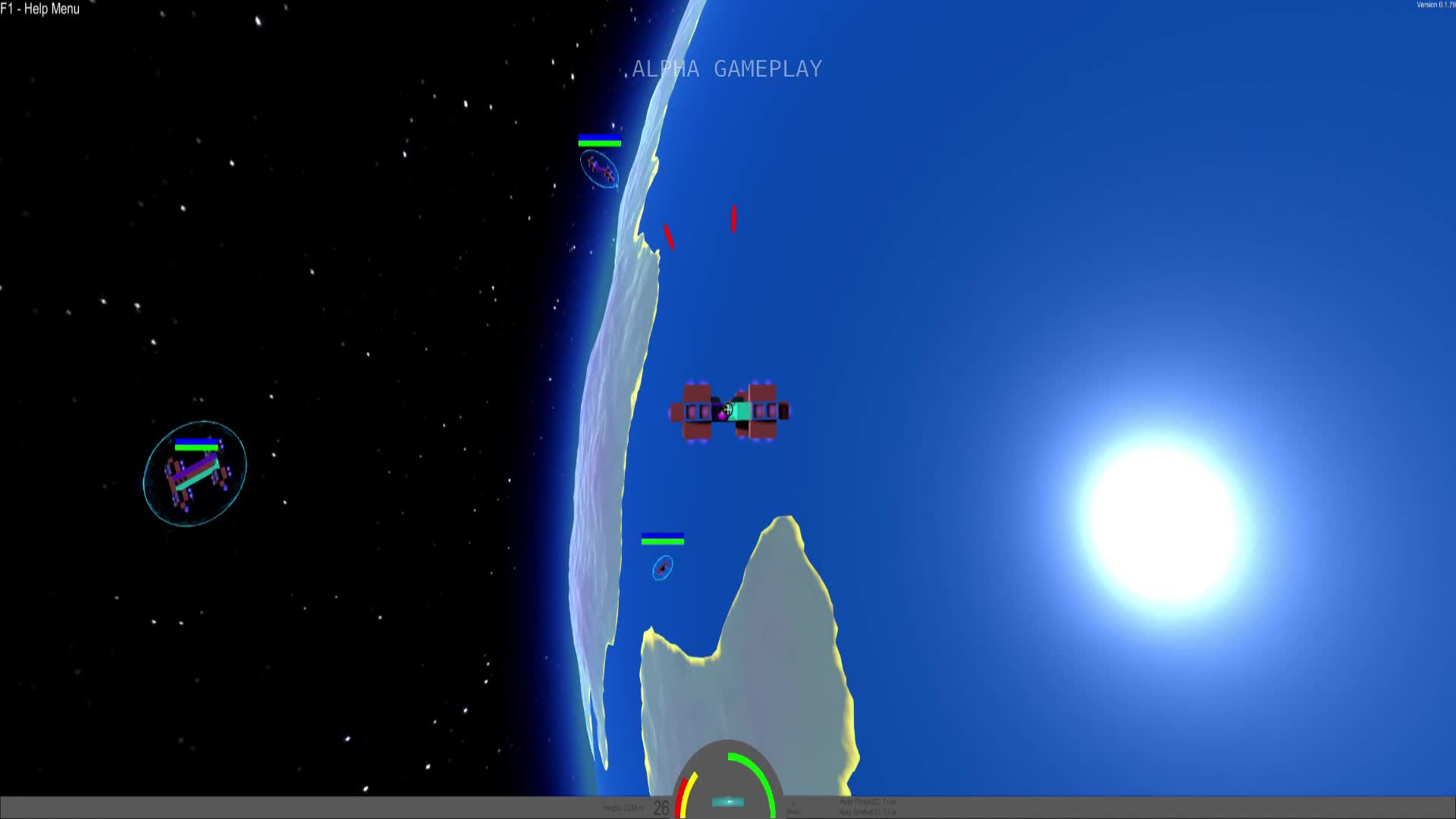Image resolution: width=1456 pixels, height=819 pixels.
Task: Click the speed value 26 in the HUD
Action: tap(661, 805)
